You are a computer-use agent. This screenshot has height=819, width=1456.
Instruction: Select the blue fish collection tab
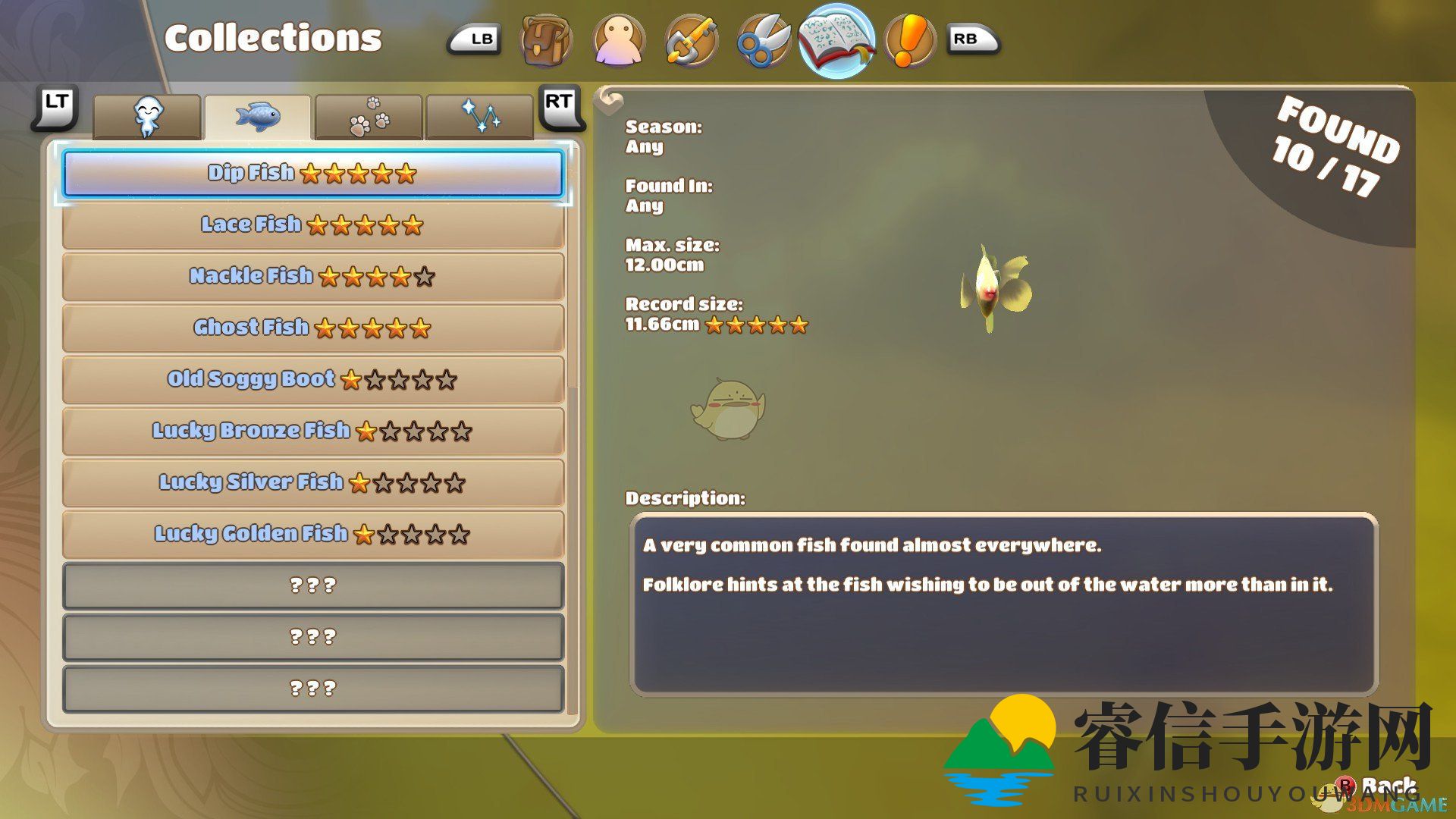pyautogui.click(x=258, y=118)
